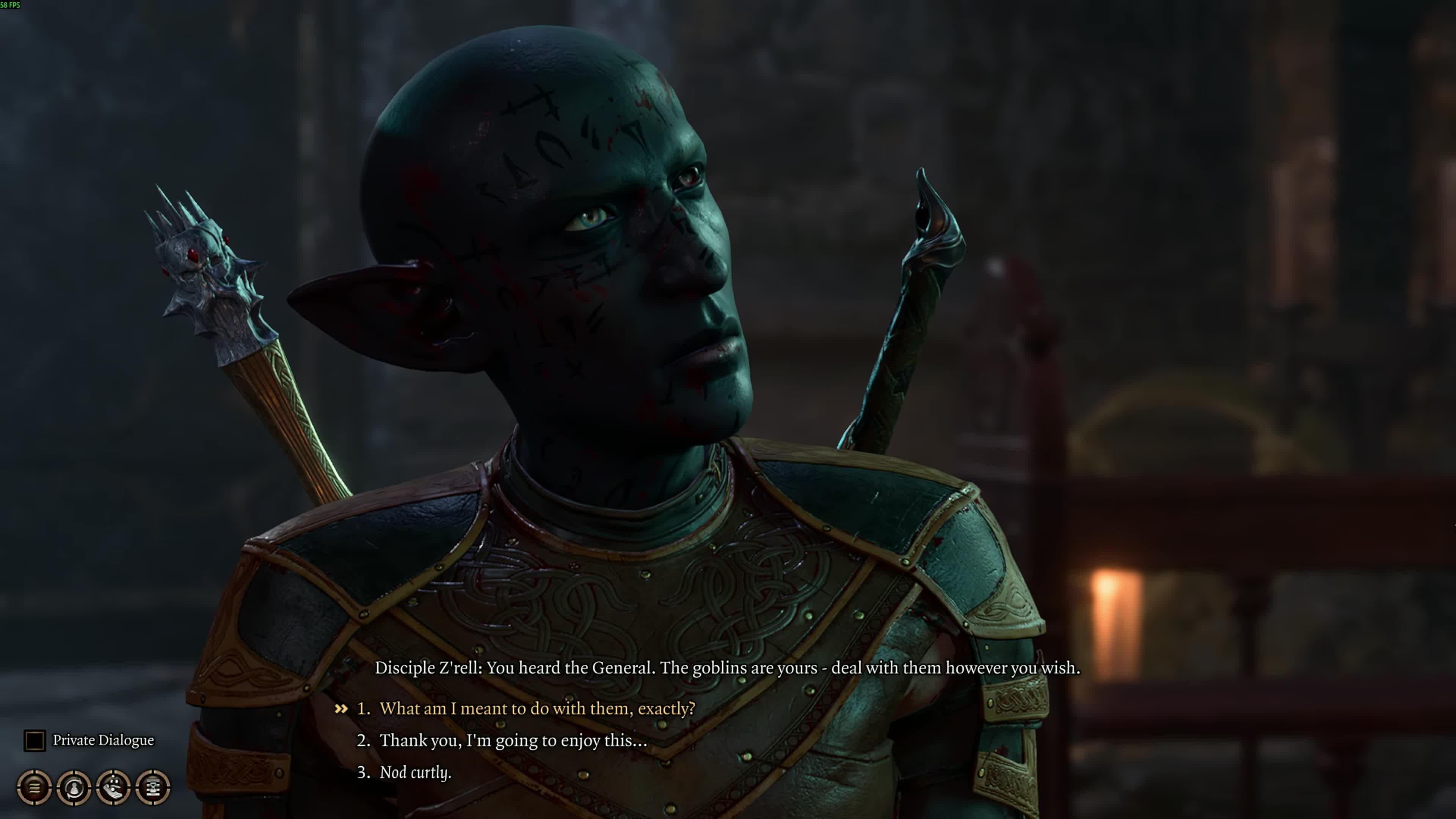Pick the 'Nod curtly' response
Image resolution: width=1456 pixels, height=819 pixels.
click(x=415, y=772)
